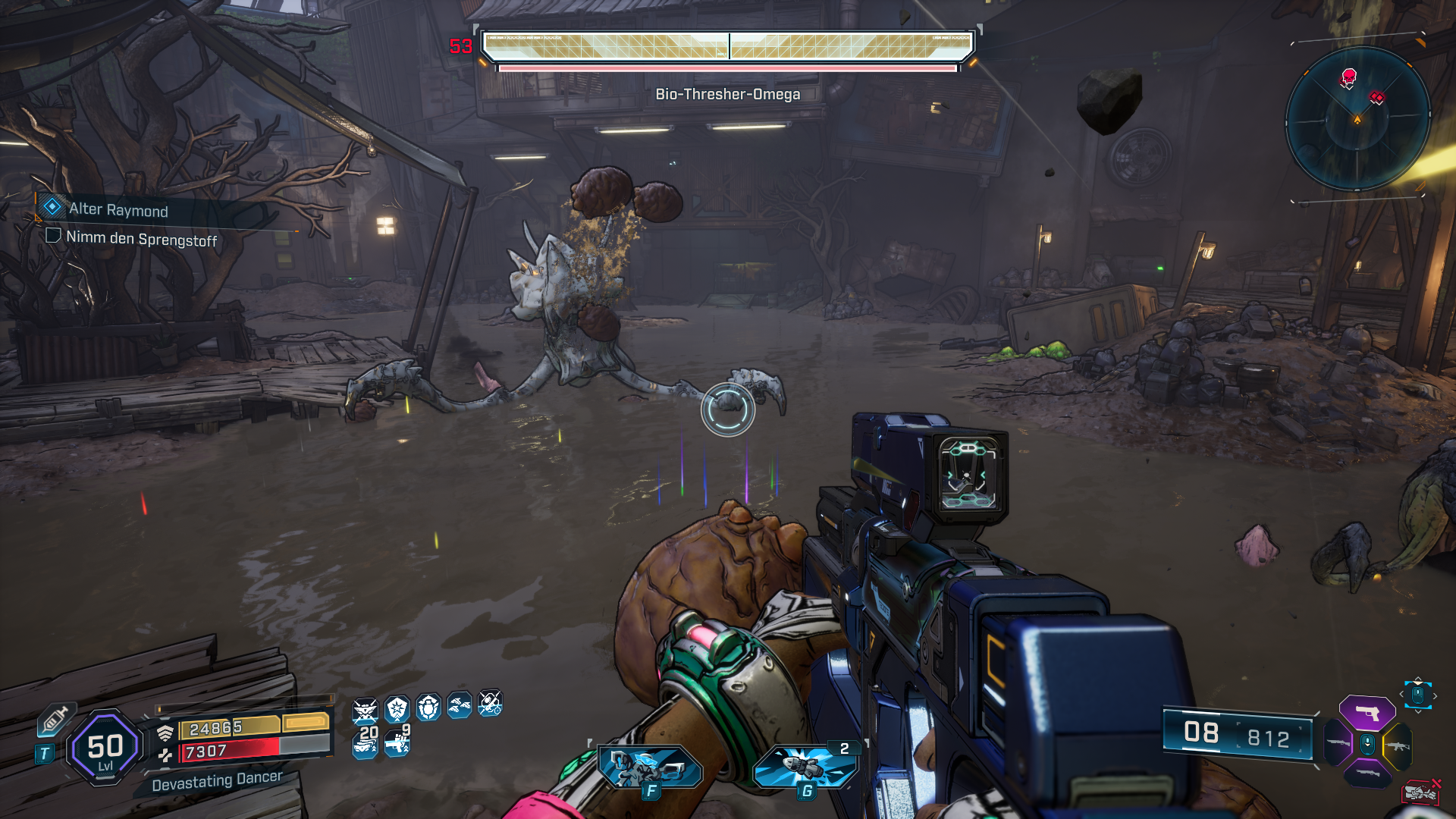Select the shotgun in the lower weapon slot
This screenshot has height=819, width=1456.
[1367, 773]
